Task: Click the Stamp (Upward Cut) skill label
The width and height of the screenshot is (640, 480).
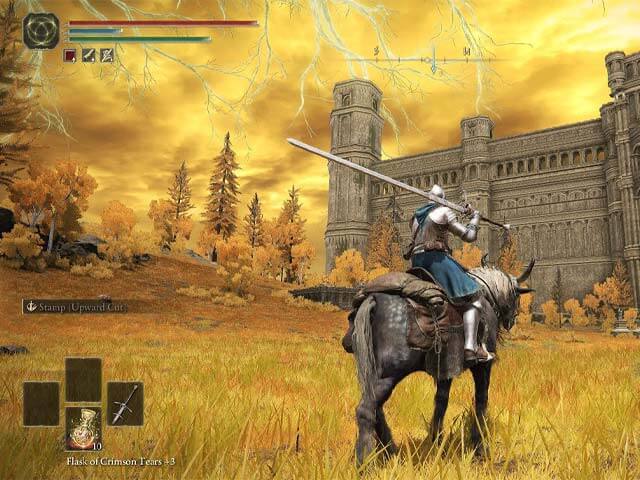Action: 76,307
